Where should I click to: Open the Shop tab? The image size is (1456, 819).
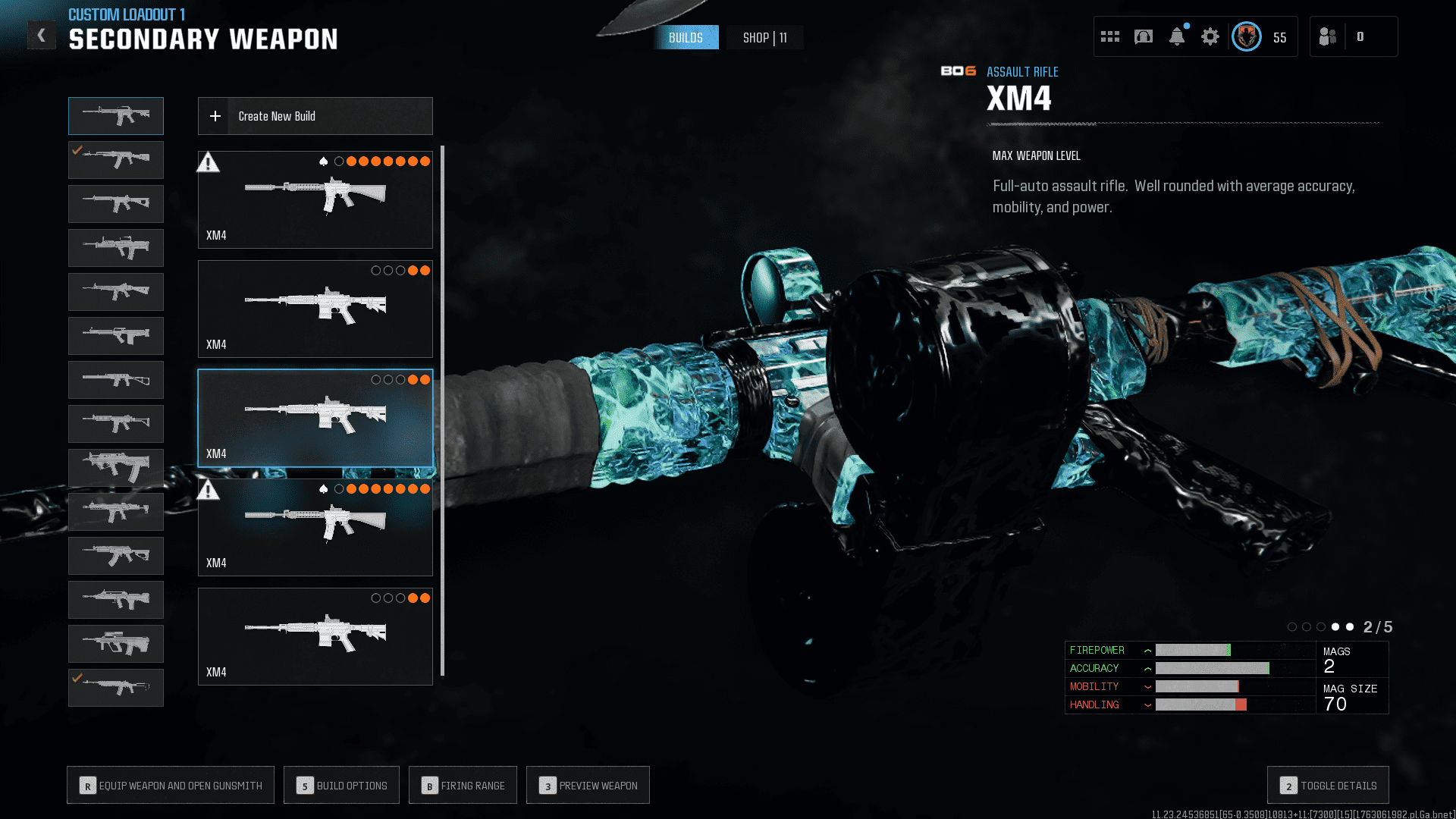pyautogui.click(x=764, y=38)
